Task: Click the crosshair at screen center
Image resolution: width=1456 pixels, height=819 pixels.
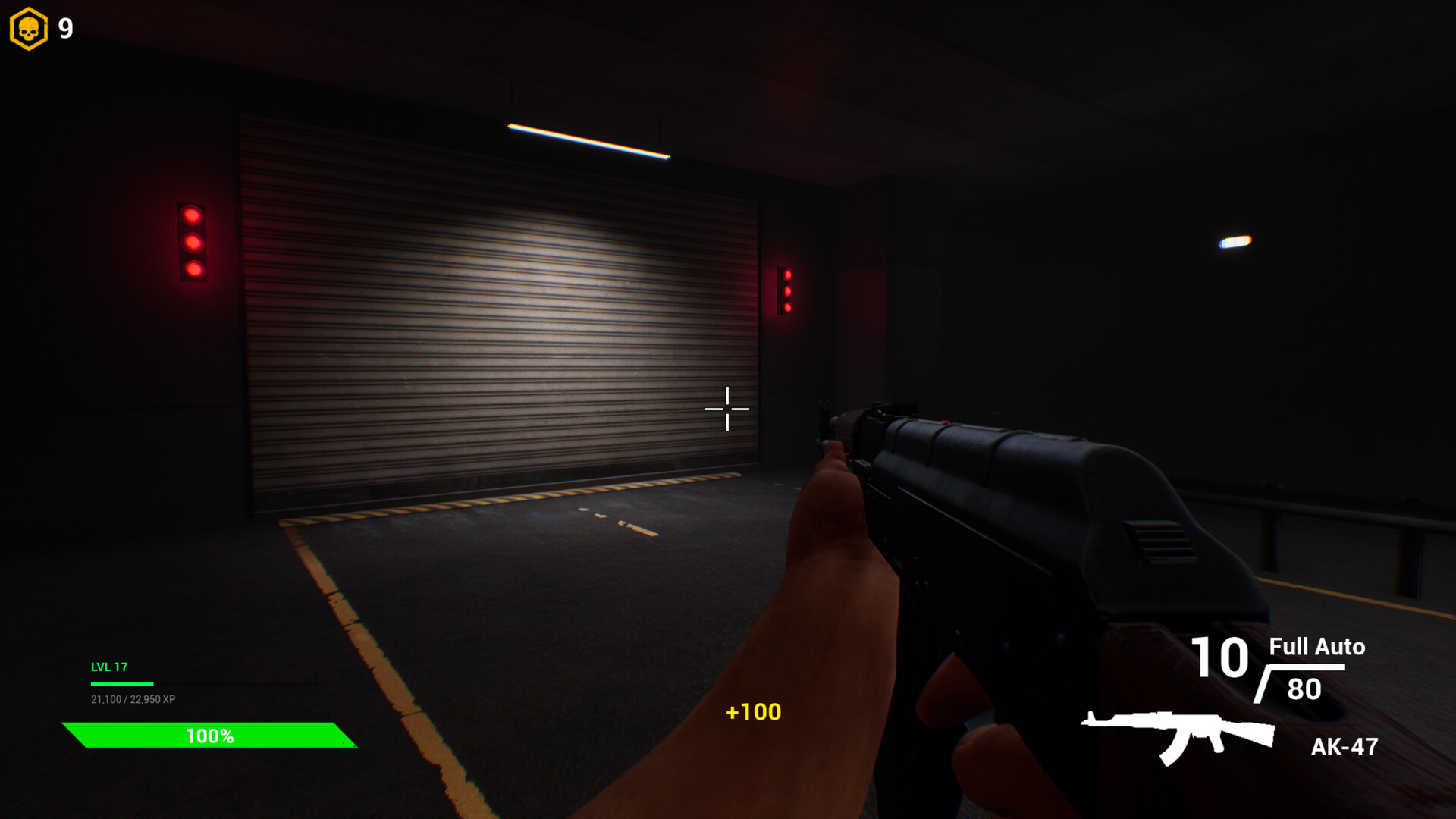Action: coord(727,409)
